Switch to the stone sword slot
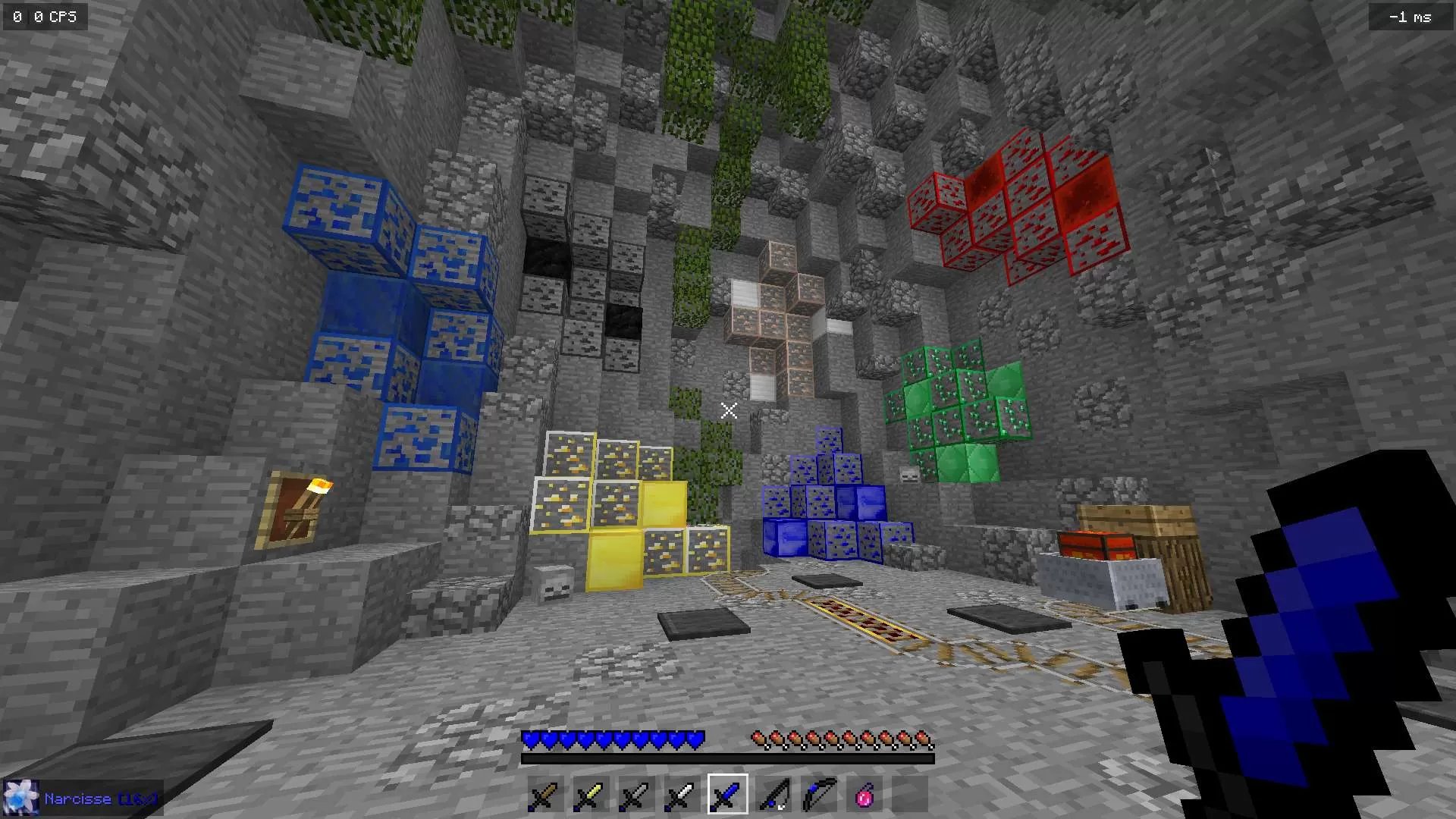Viewport: 1456px width, 819px height. click(x=635, y=795)
